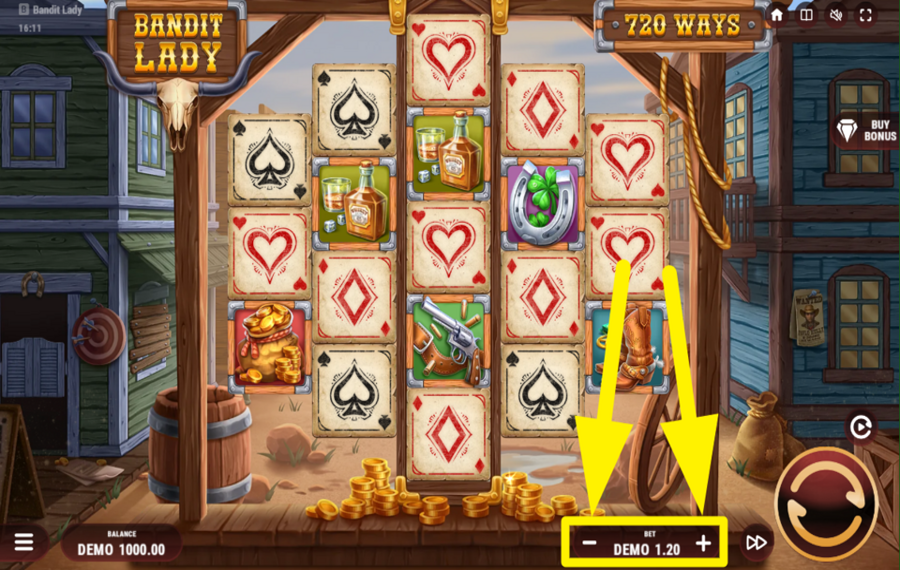Open the autoplay settings

tap(859, 428)
